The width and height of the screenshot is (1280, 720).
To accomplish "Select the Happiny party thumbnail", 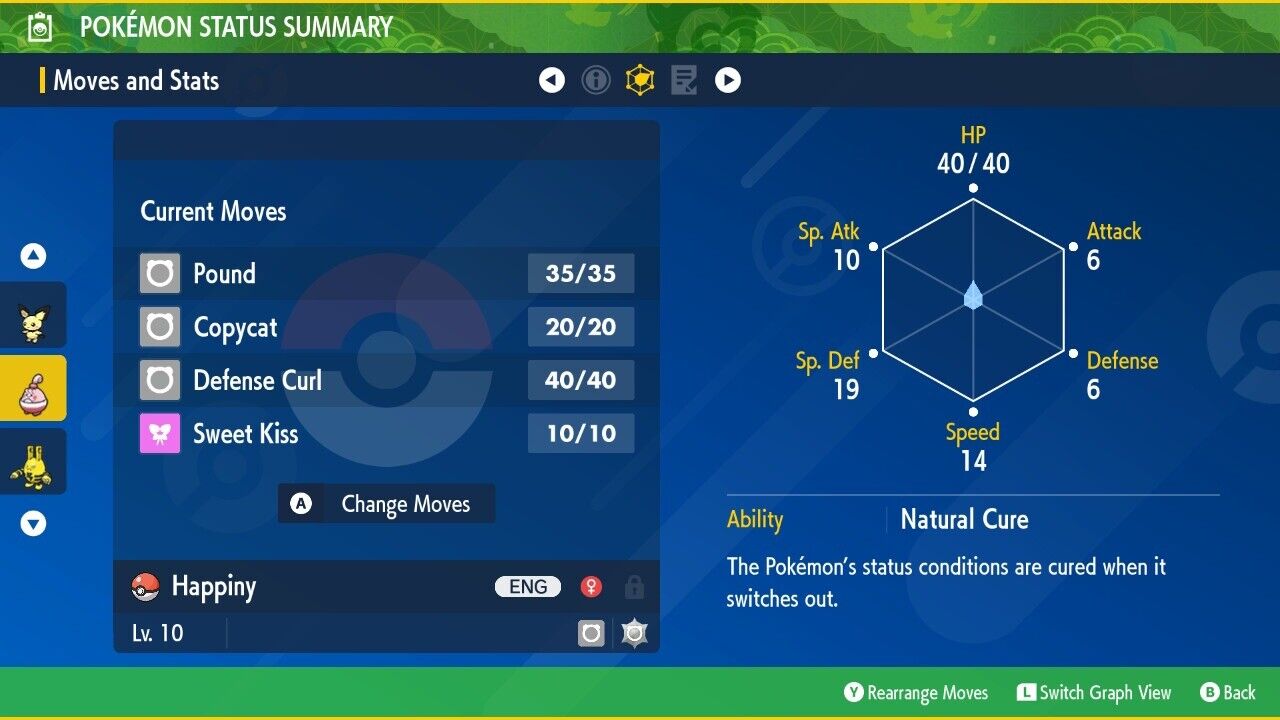I will tap(33, 388).
